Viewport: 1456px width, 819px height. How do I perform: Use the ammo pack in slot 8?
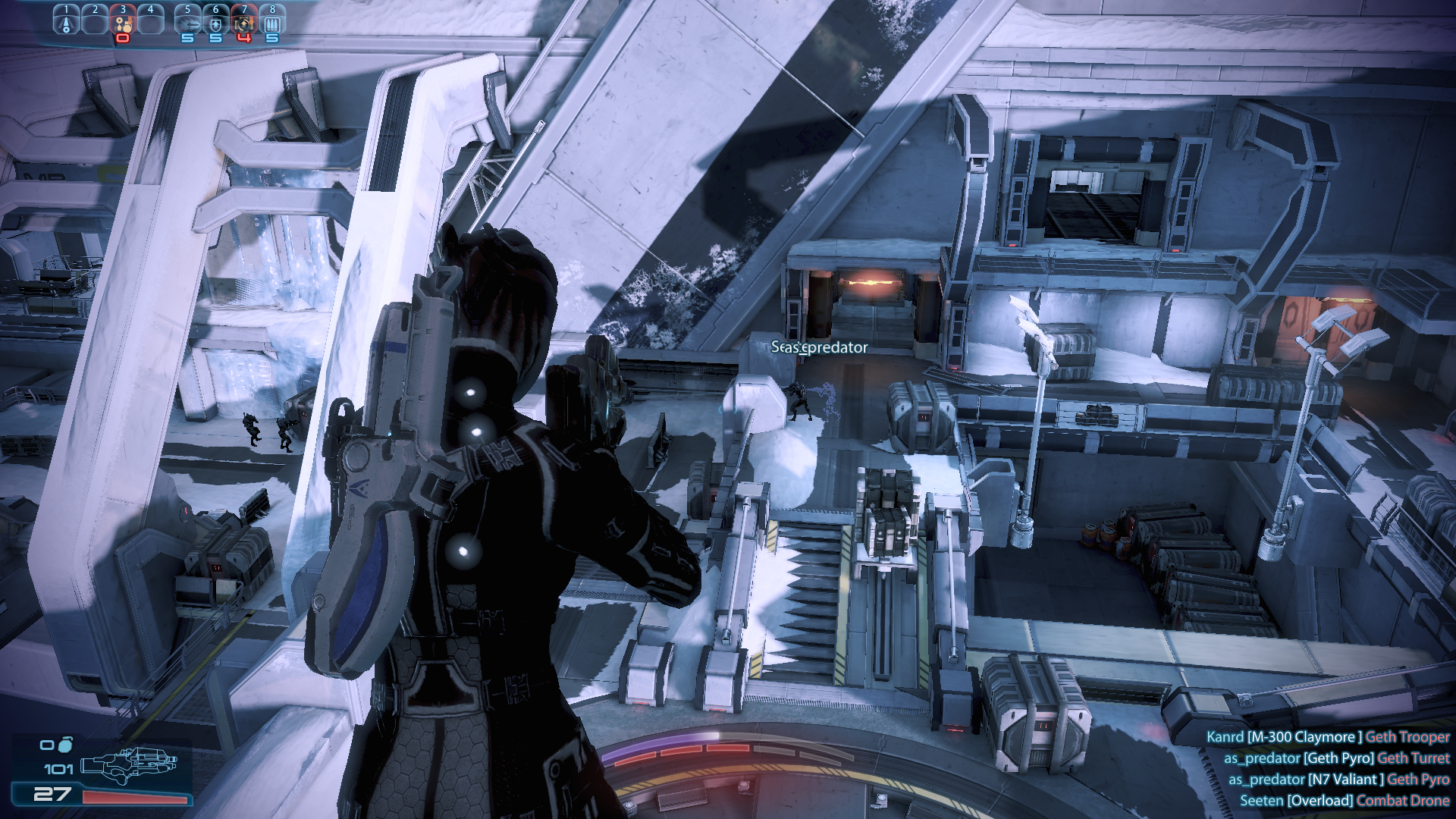[272, 23]
